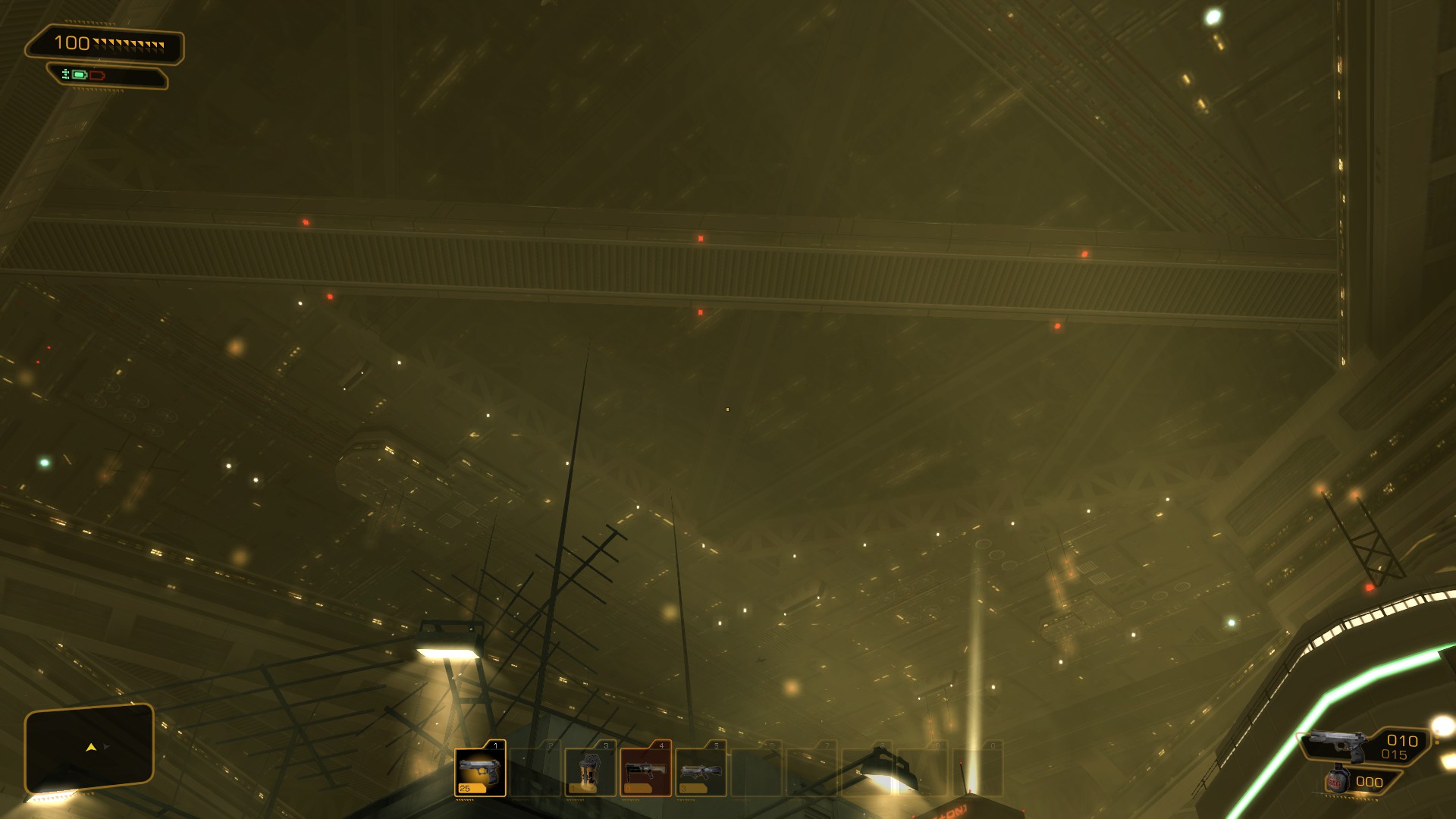Viewport: 1456px width, 819px height.
Task: Click the radar minimap panel
Action: coord(89,747)
